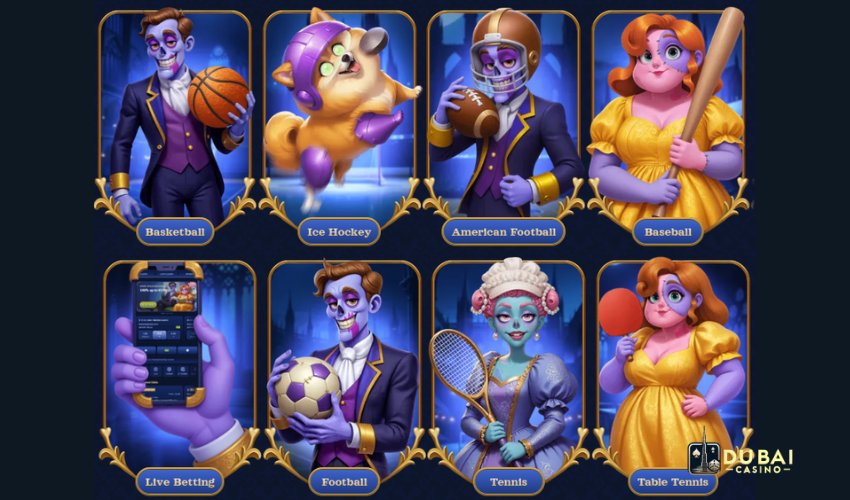Click the Dubai Casino logo
Viewport: 850px width, 500px height.
pyautogui.click(x=741, y=456)
